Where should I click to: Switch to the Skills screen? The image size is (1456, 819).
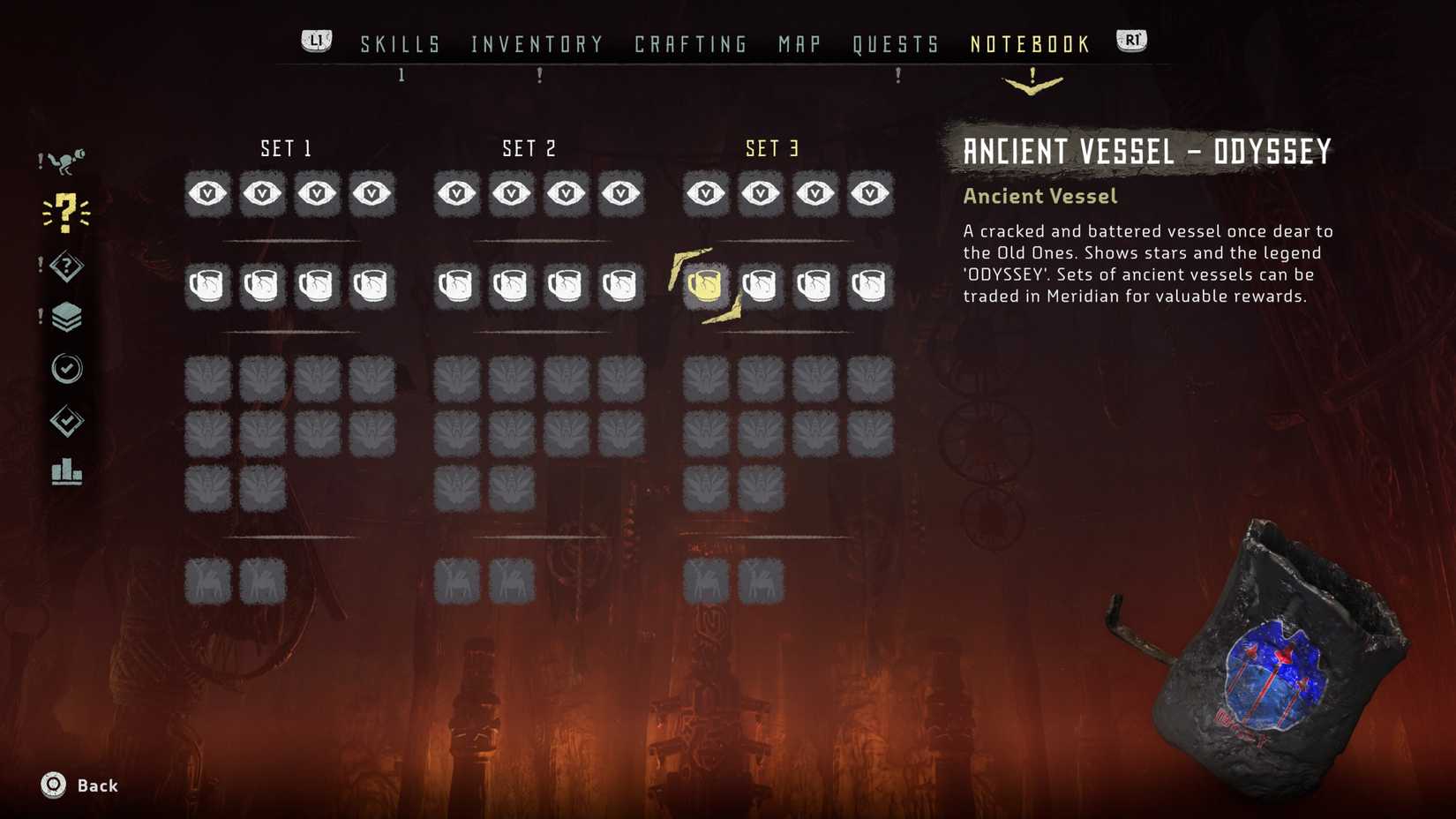pyautogui.click(x=400, y=42)
